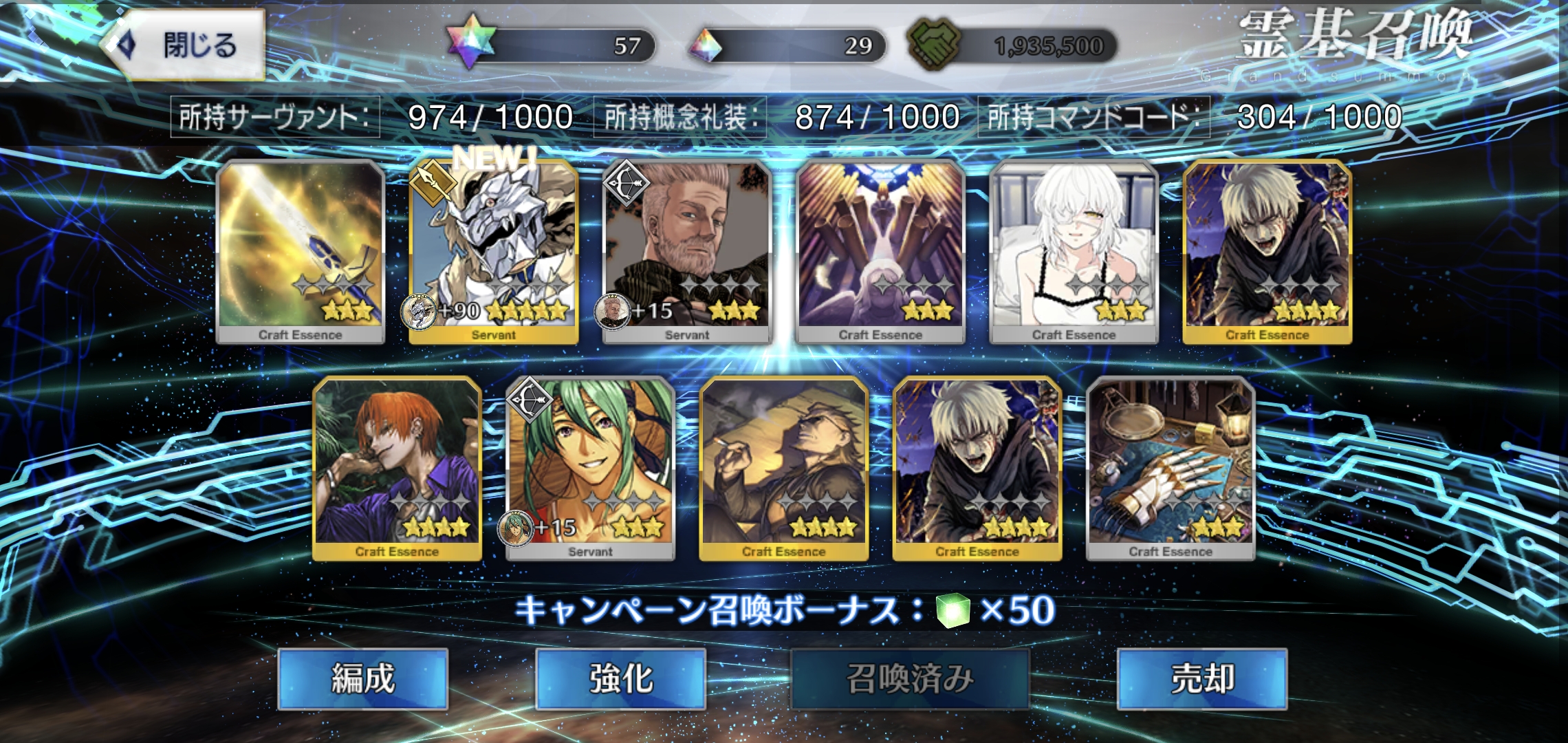Screen dimensions: 1568x743
Task: Tap the 売却 sell button
Action: coord(1201,678)
